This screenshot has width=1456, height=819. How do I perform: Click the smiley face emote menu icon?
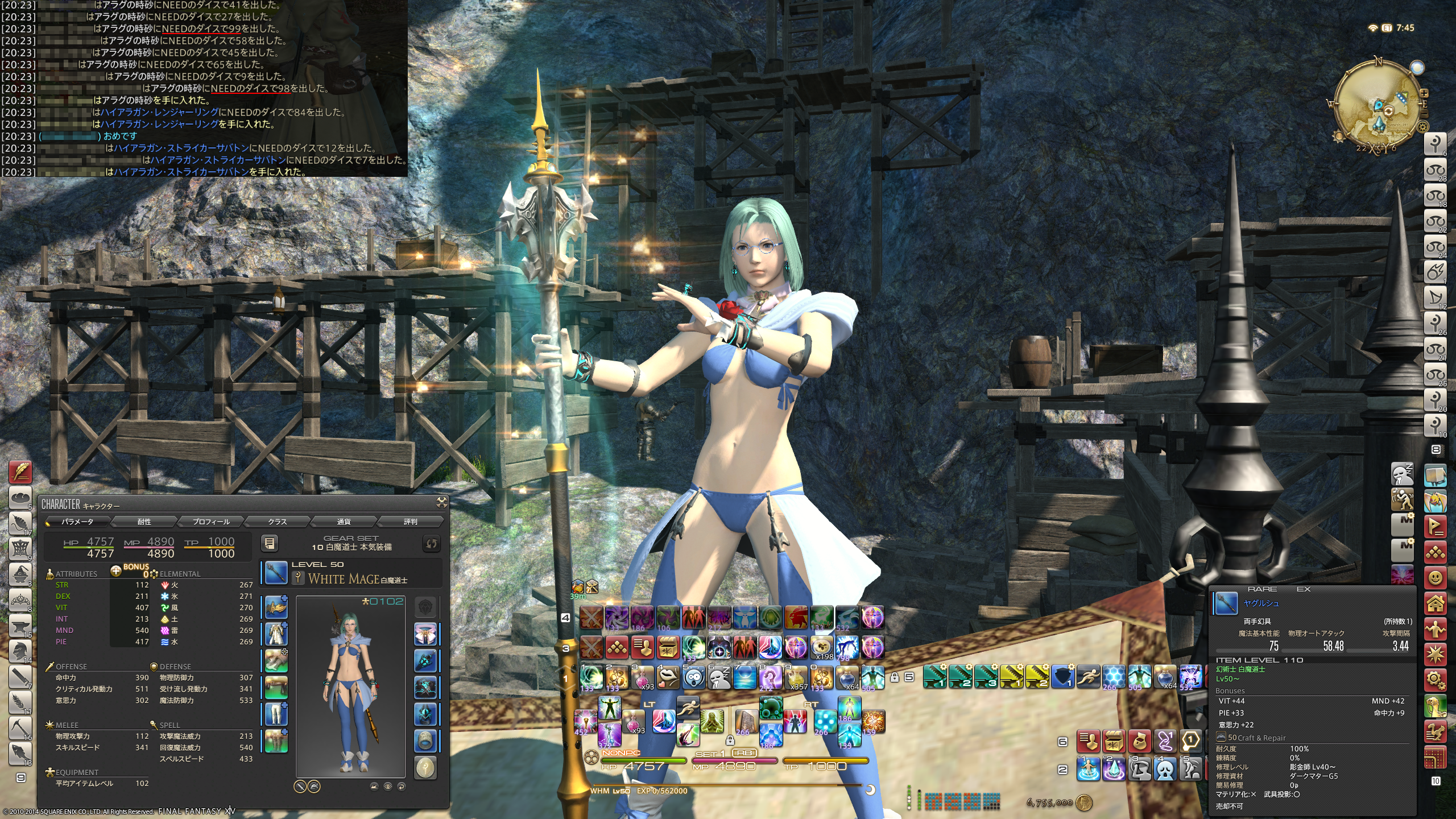(1436, 578)
